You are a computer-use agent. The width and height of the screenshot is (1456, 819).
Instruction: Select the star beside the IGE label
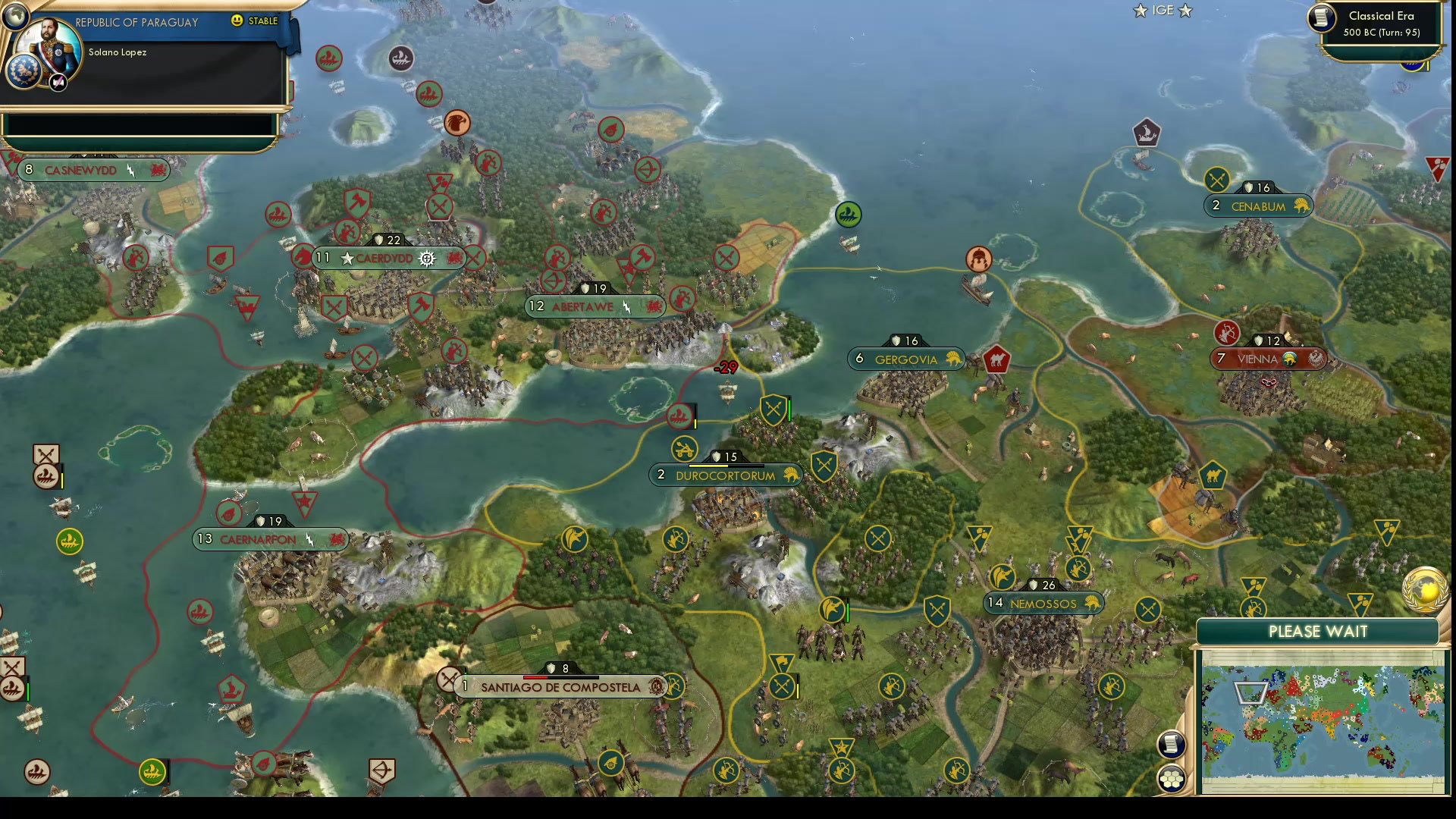coord(1140,11)
